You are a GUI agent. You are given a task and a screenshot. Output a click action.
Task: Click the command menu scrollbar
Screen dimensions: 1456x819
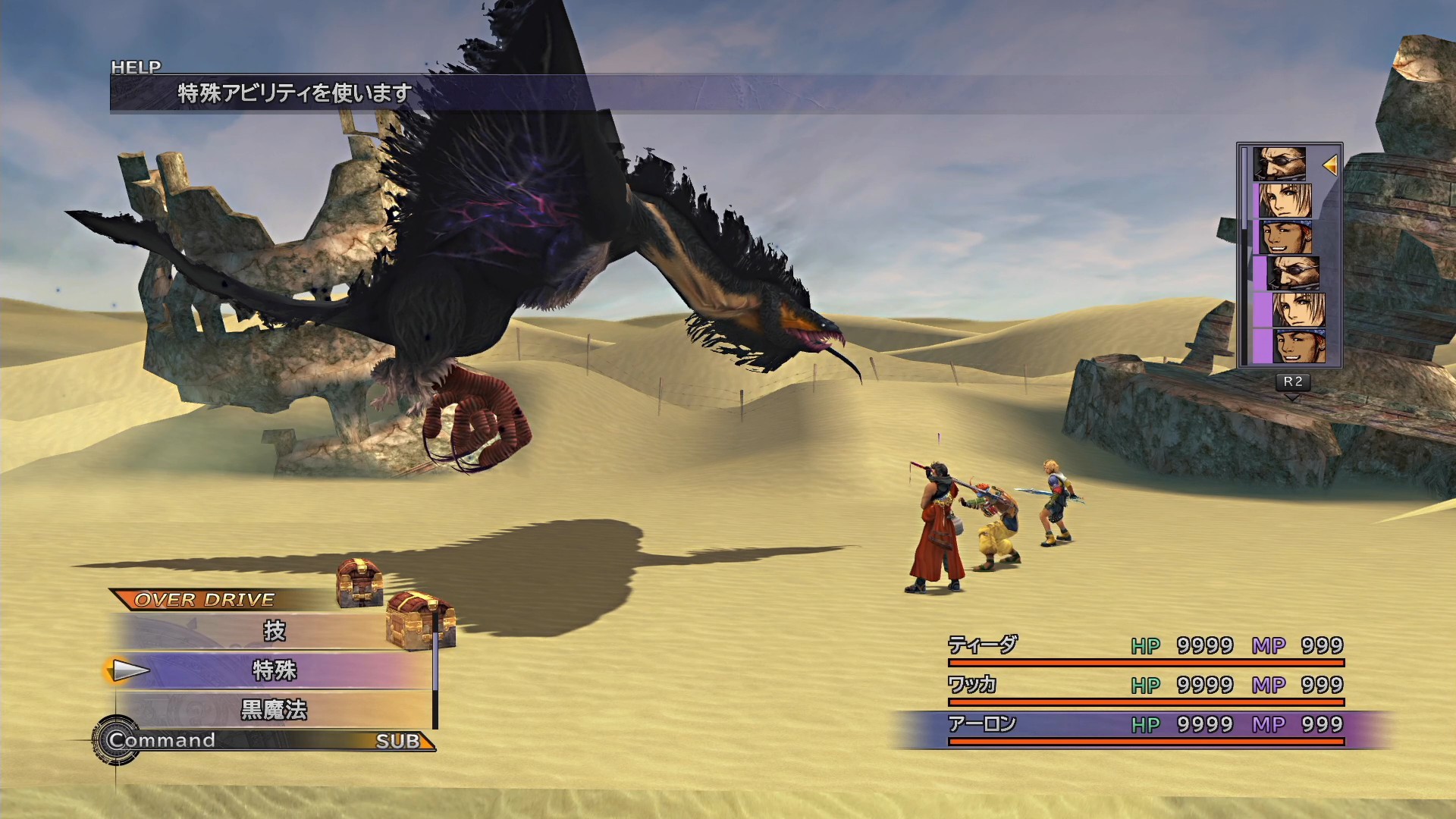[435, 671]
